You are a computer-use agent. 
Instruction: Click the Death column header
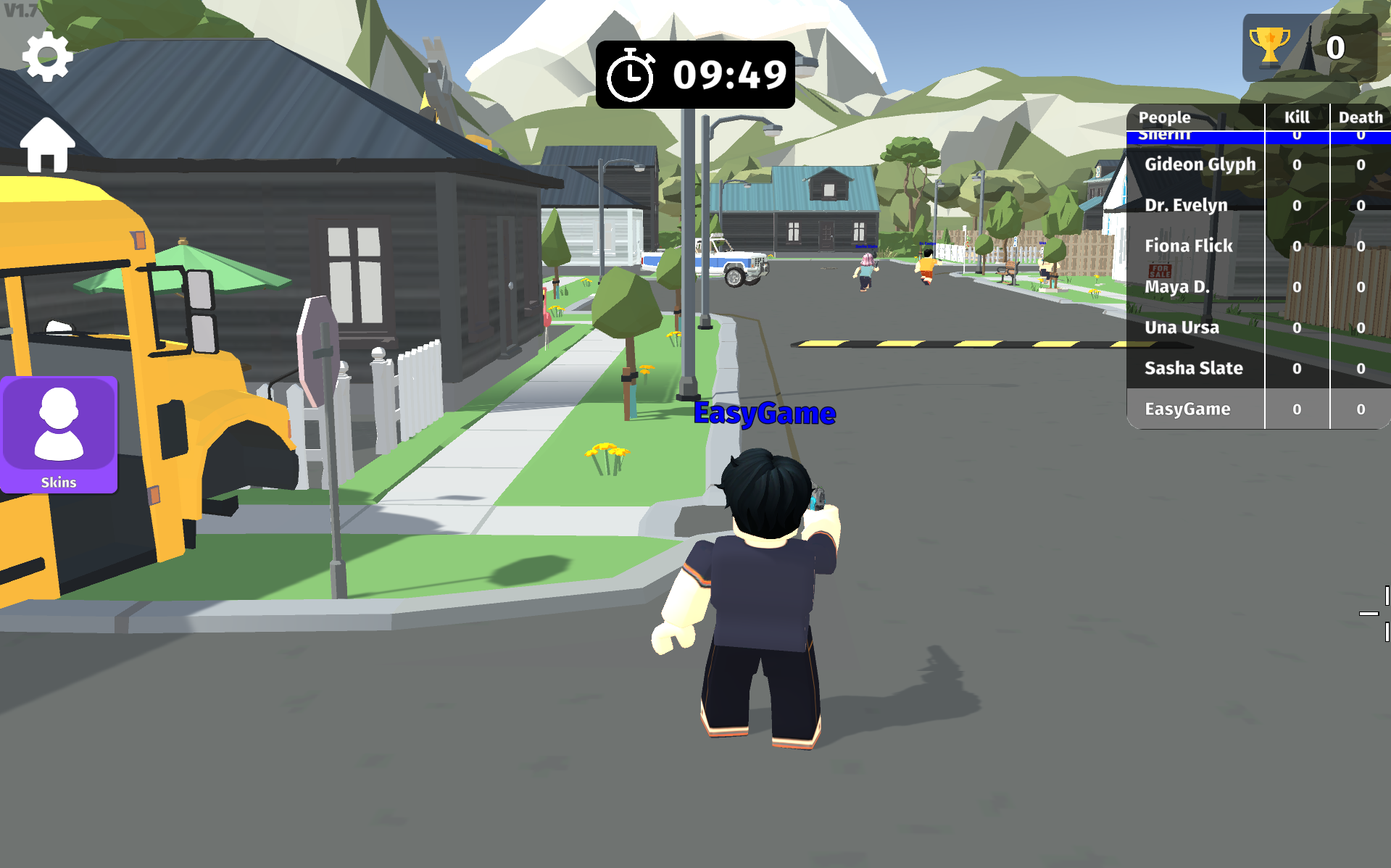[x=1360, y=117]
